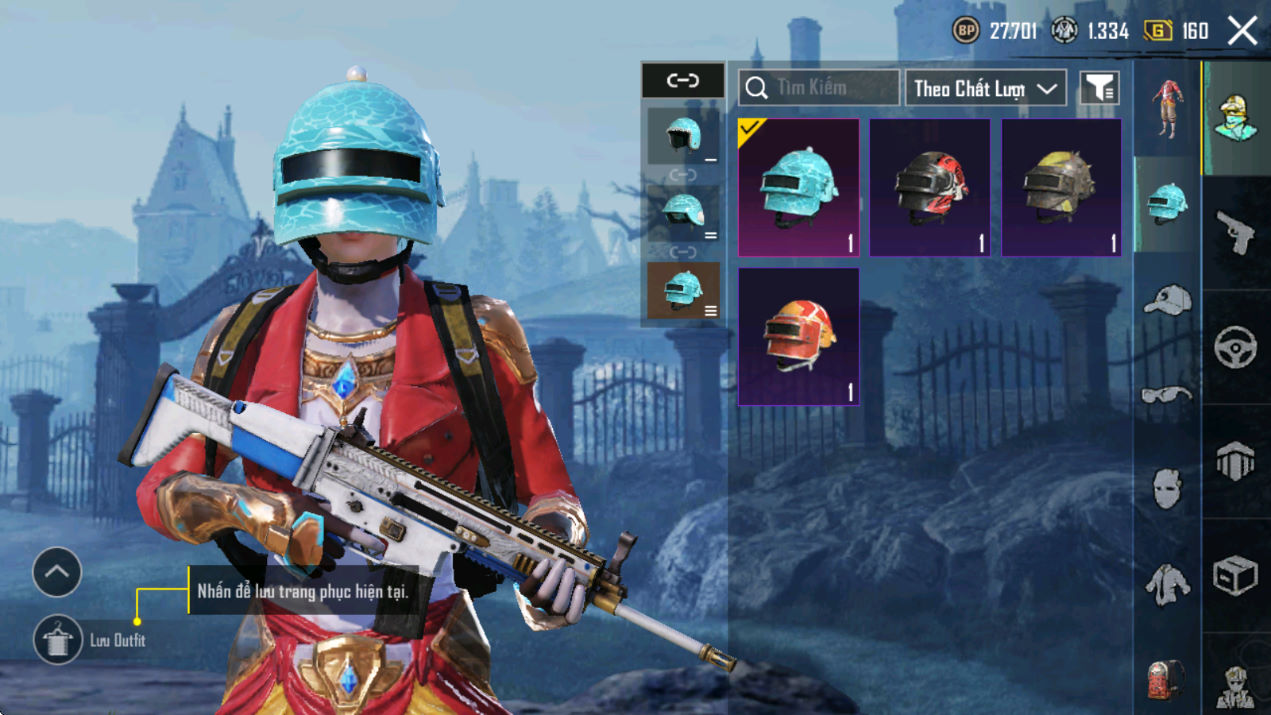Select the orange-red helmet skin
1271x715 pixels.
point(798,336)
